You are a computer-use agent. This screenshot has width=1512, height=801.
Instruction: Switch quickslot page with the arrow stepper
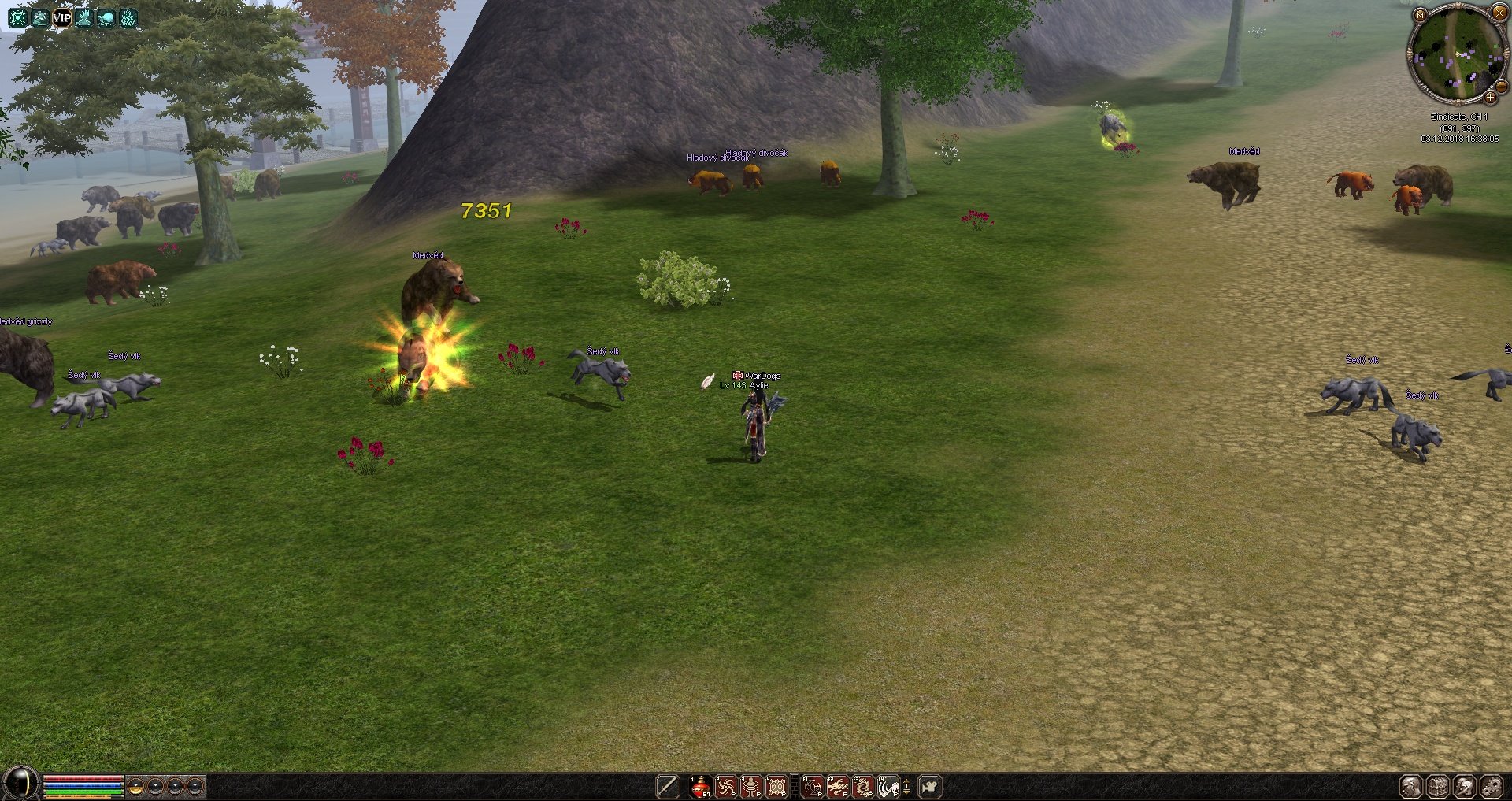point(906,786)
